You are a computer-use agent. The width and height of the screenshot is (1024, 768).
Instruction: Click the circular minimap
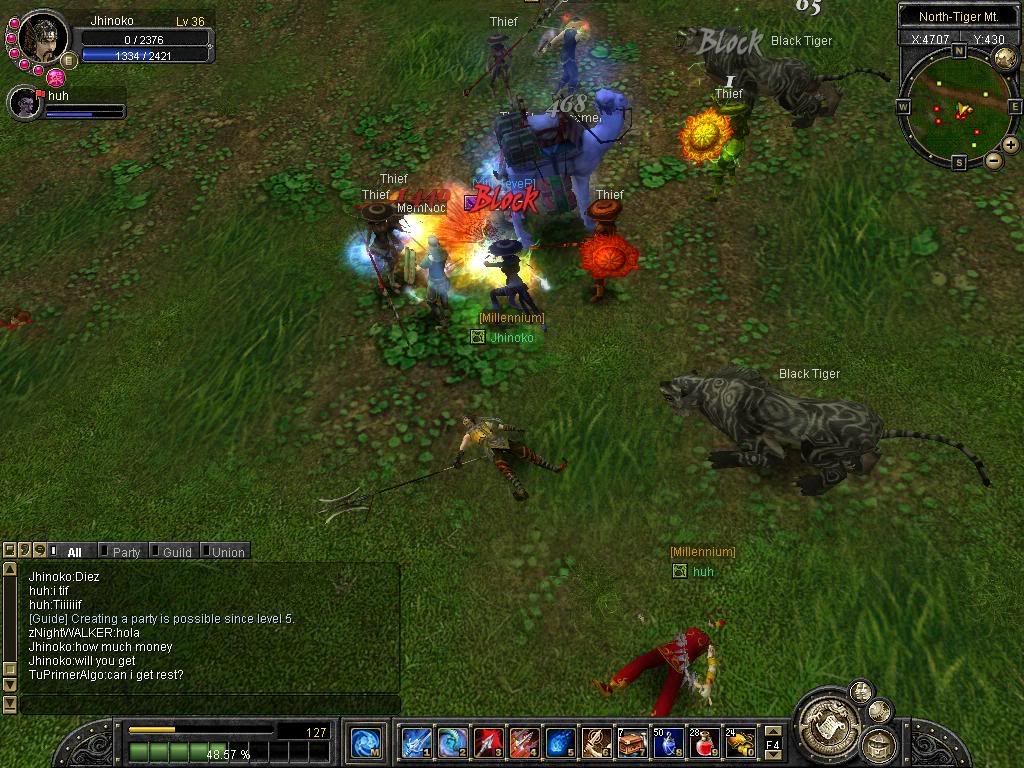pos(958,108)
